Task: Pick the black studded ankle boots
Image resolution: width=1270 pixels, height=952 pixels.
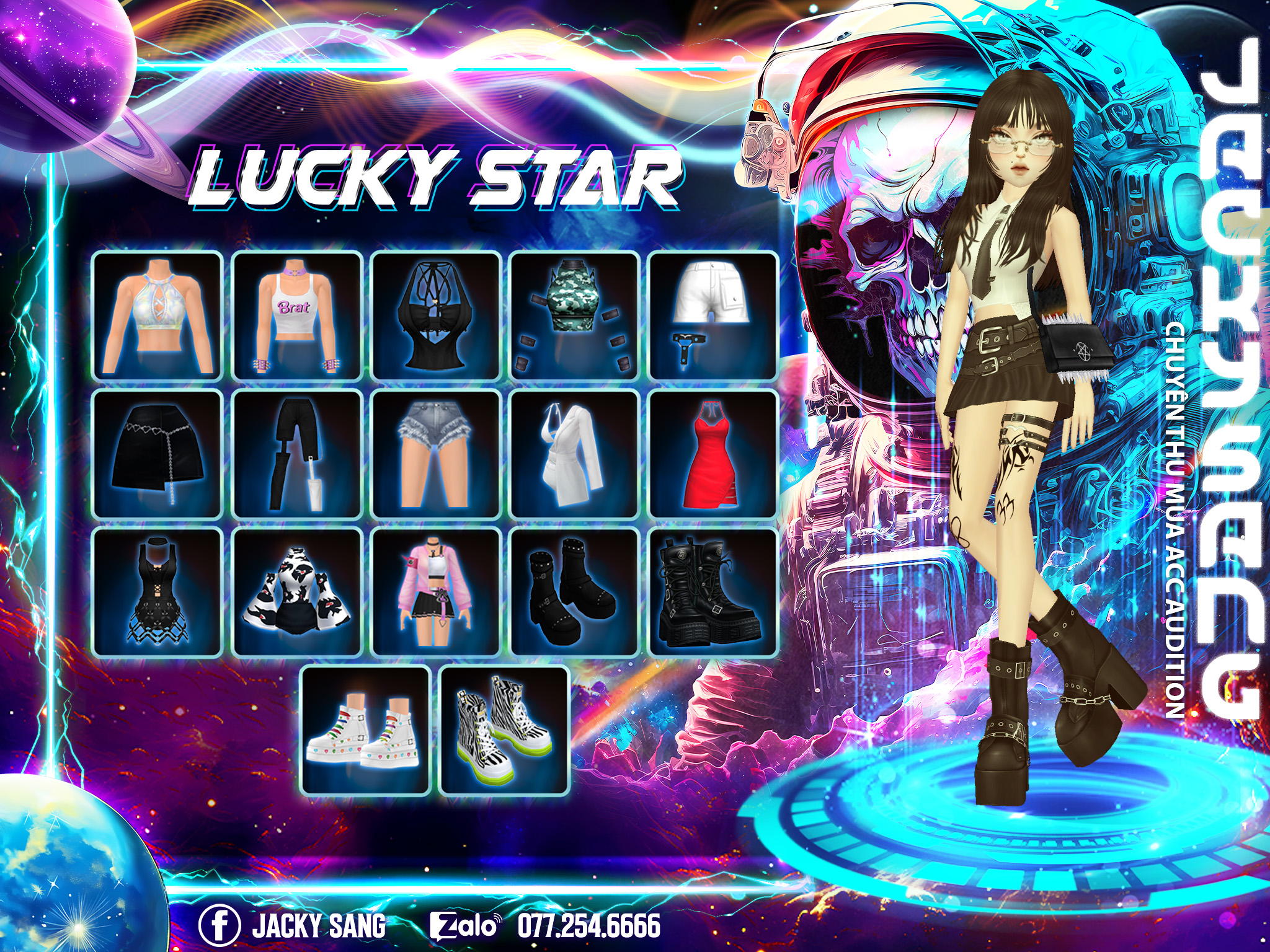Action: (x=575, y=593)
